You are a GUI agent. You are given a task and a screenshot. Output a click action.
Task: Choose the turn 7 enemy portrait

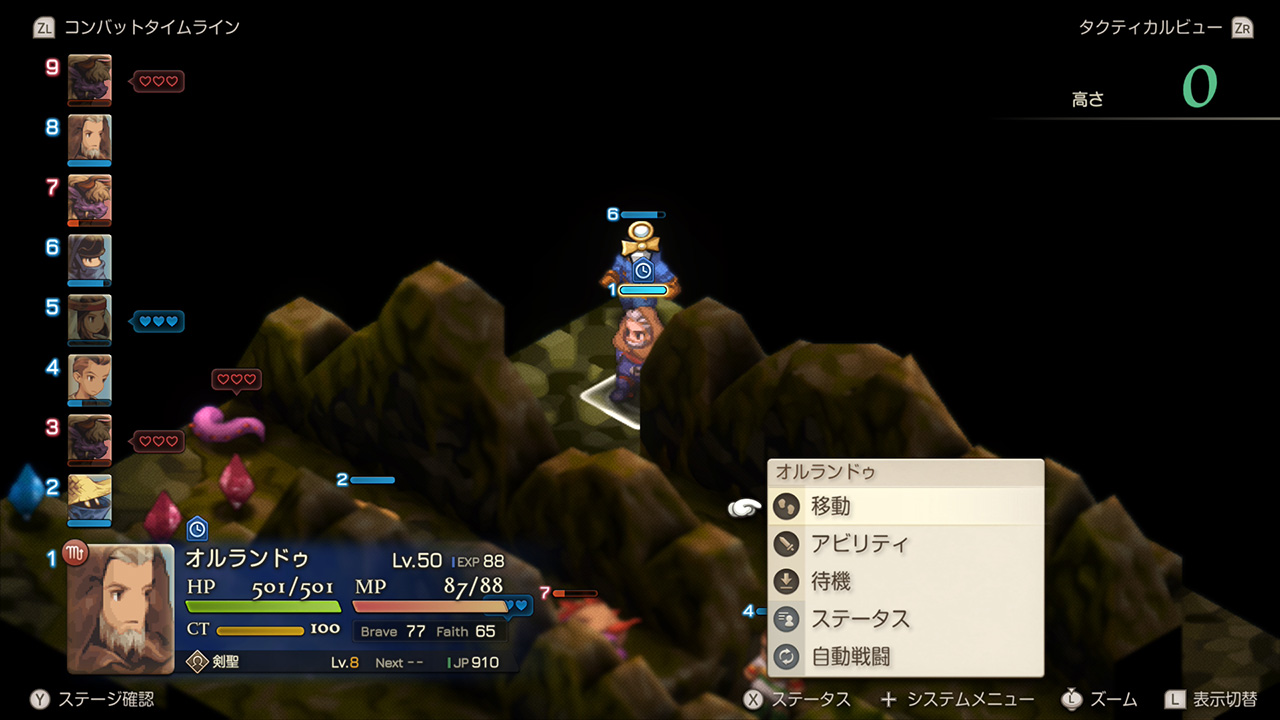pos(89,198)
